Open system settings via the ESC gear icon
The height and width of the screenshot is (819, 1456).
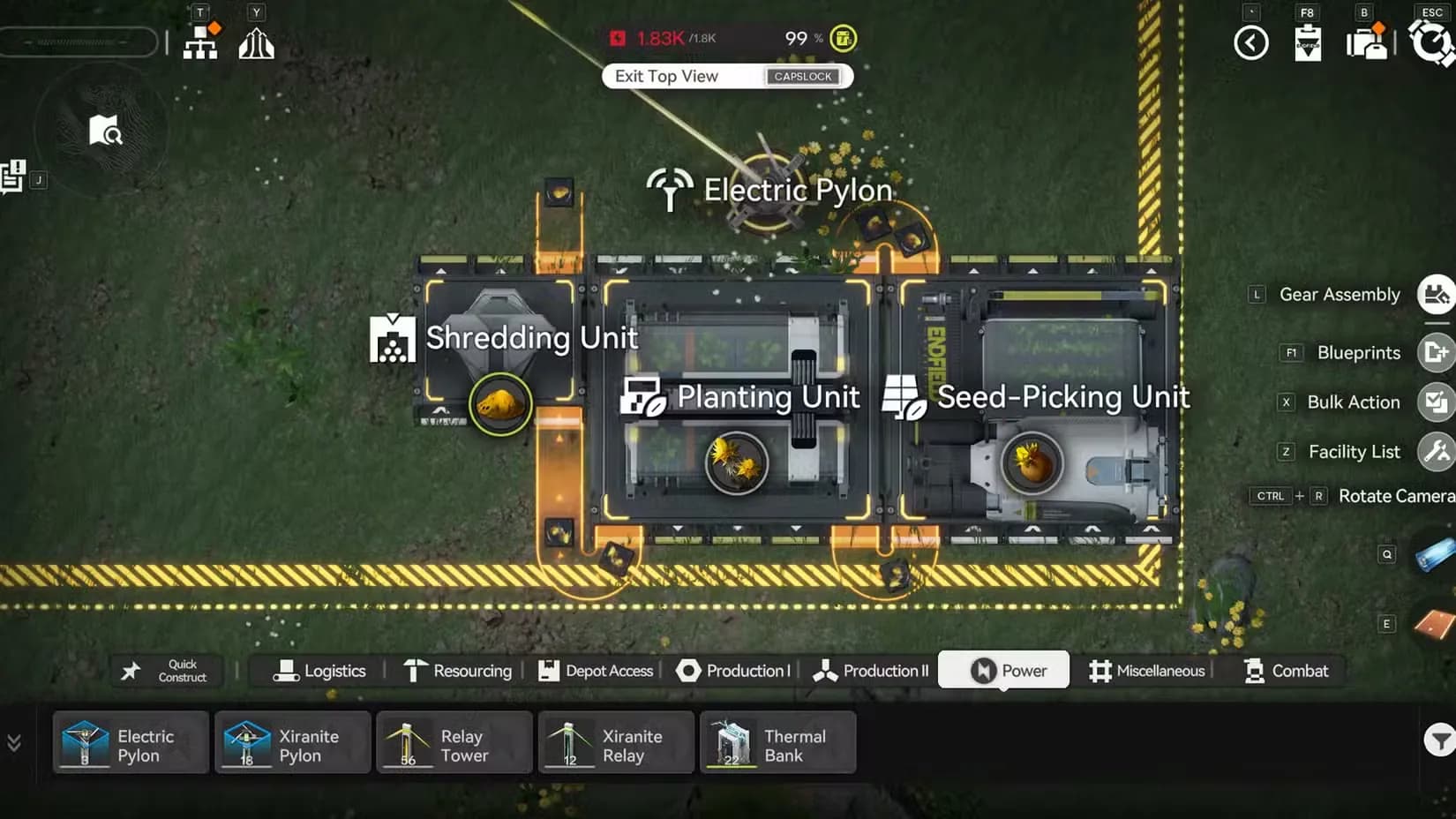[1432, 41]
